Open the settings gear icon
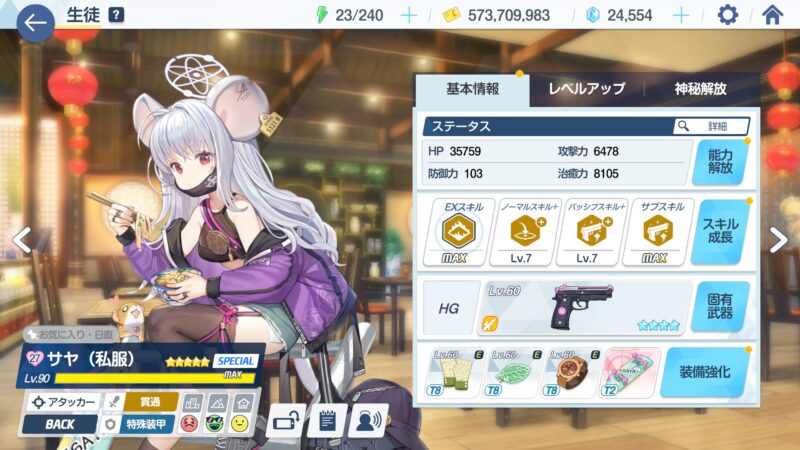 coord(728,15)
